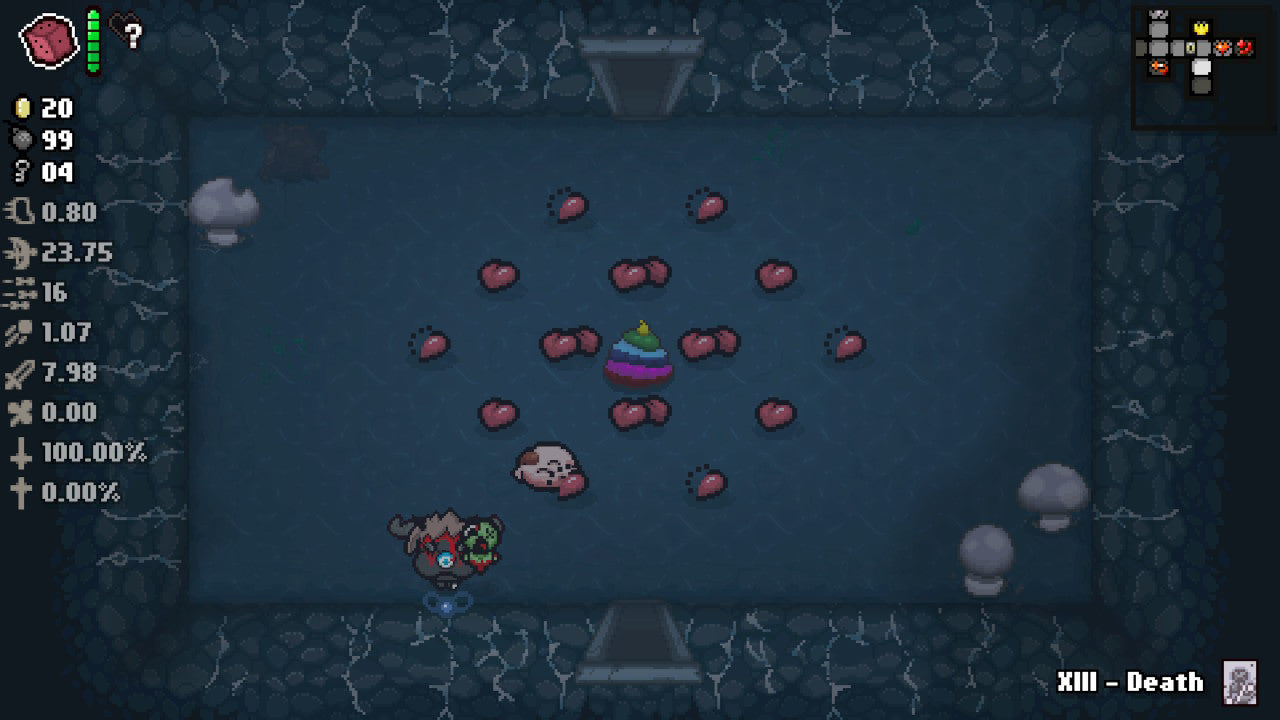The width and height of the screenshot is (1280, 720).
Task: Click the coin counter icon showing 20
Action: (22, 108)
